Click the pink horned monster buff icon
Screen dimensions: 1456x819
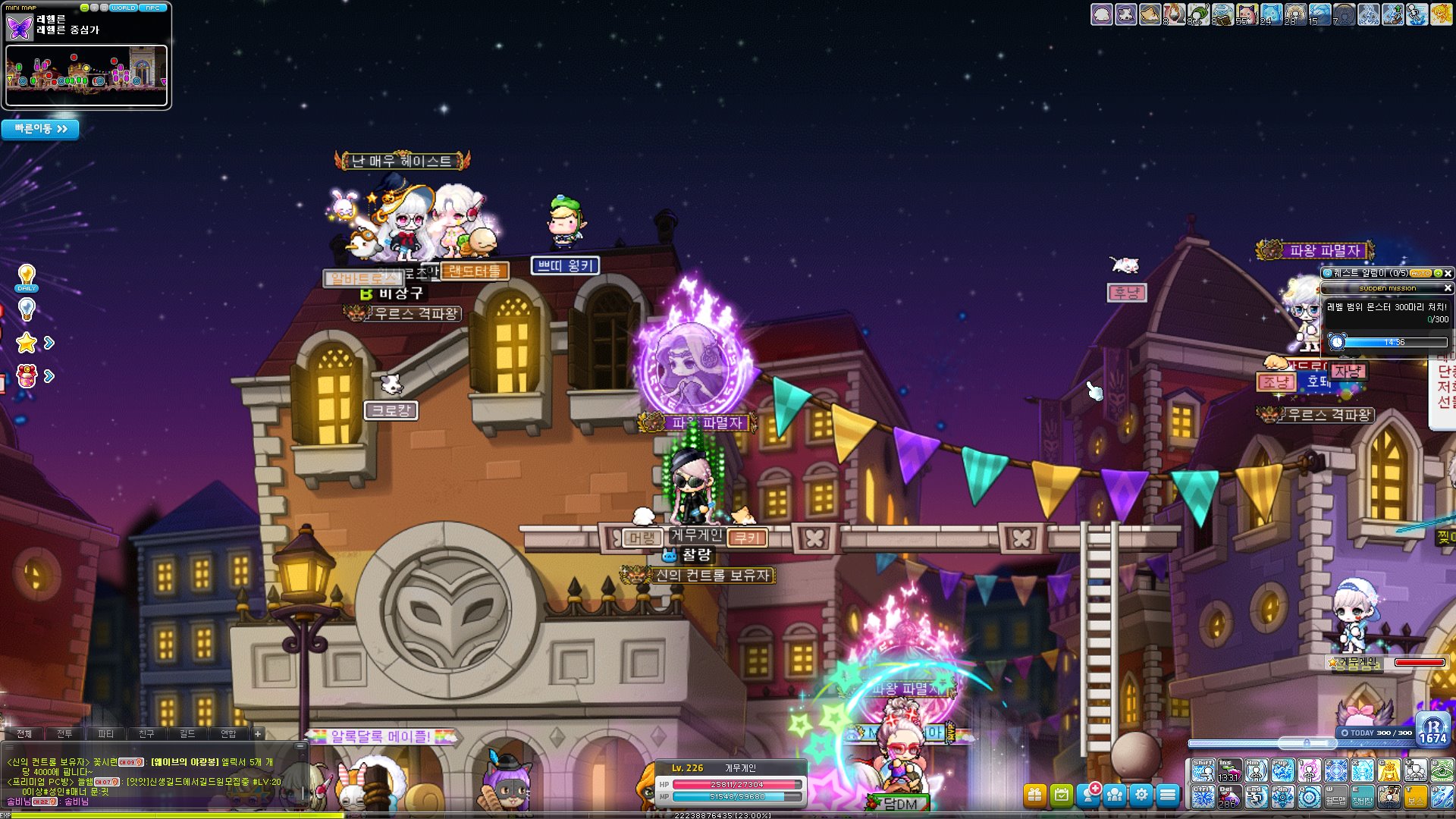pos(1246,14)
